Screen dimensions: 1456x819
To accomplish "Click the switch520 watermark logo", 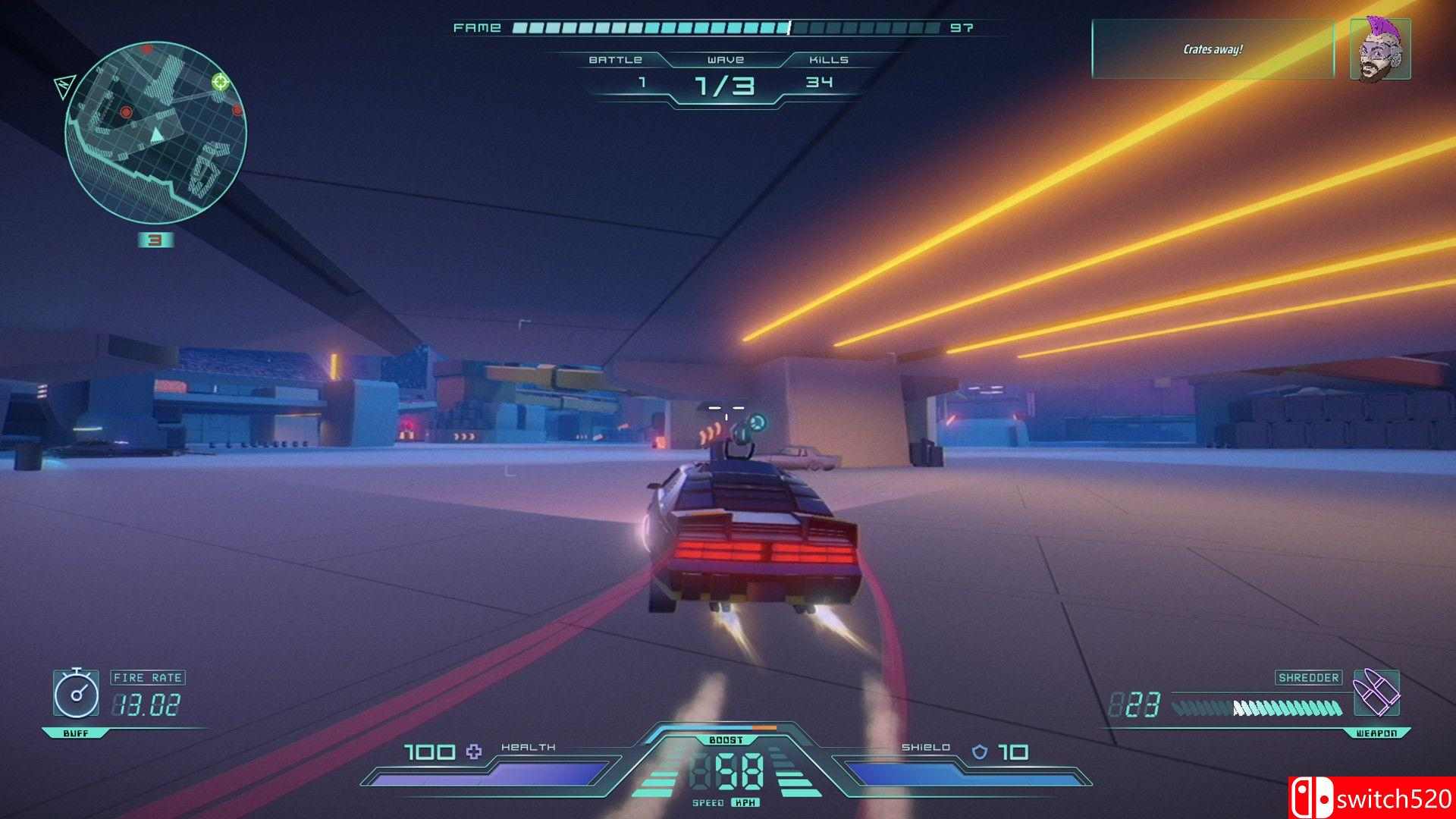I will (x=1371, y=798).
